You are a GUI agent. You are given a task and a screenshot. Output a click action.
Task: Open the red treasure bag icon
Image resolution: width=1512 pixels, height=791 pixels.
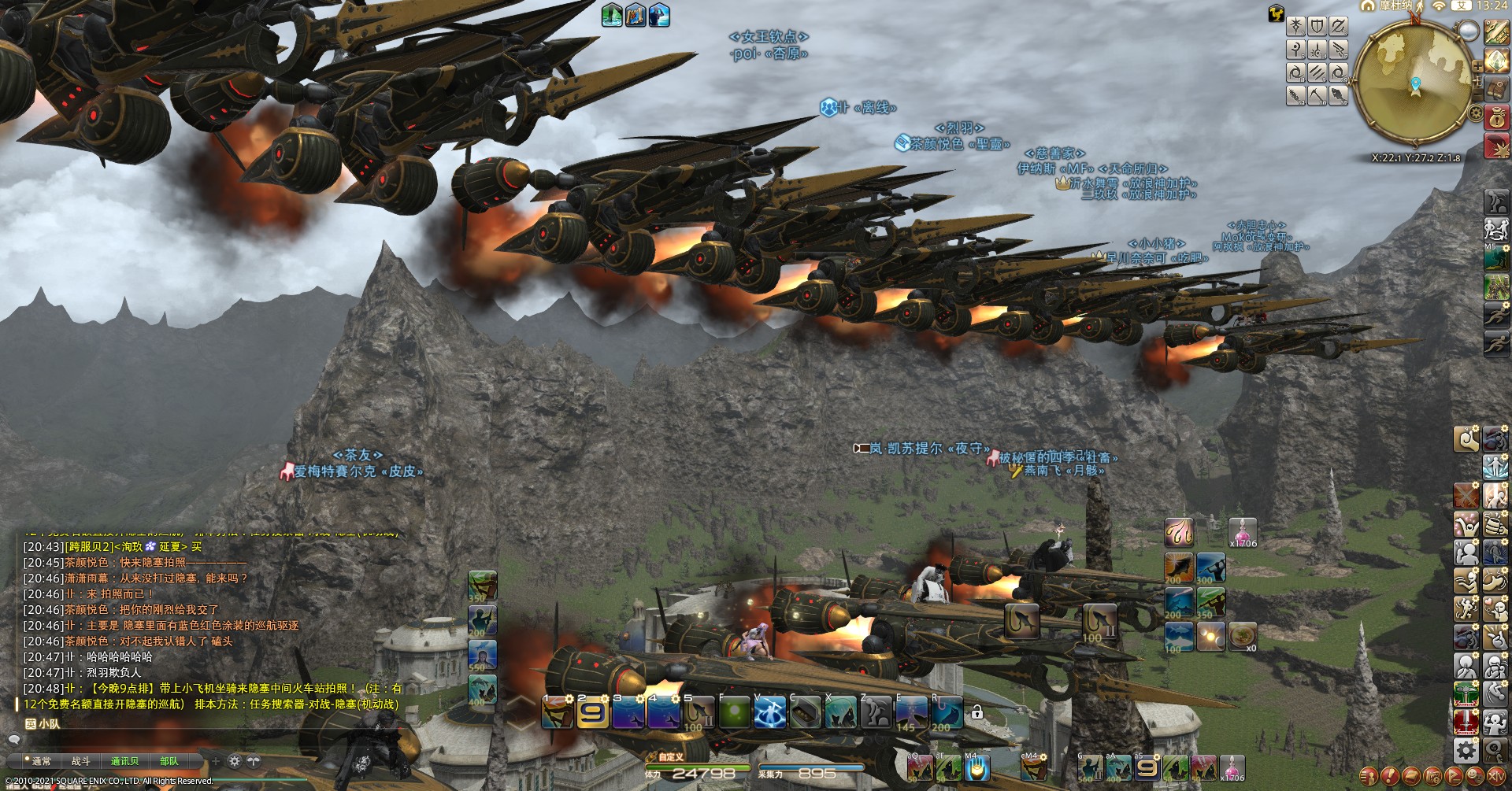tap(1495, 117)
